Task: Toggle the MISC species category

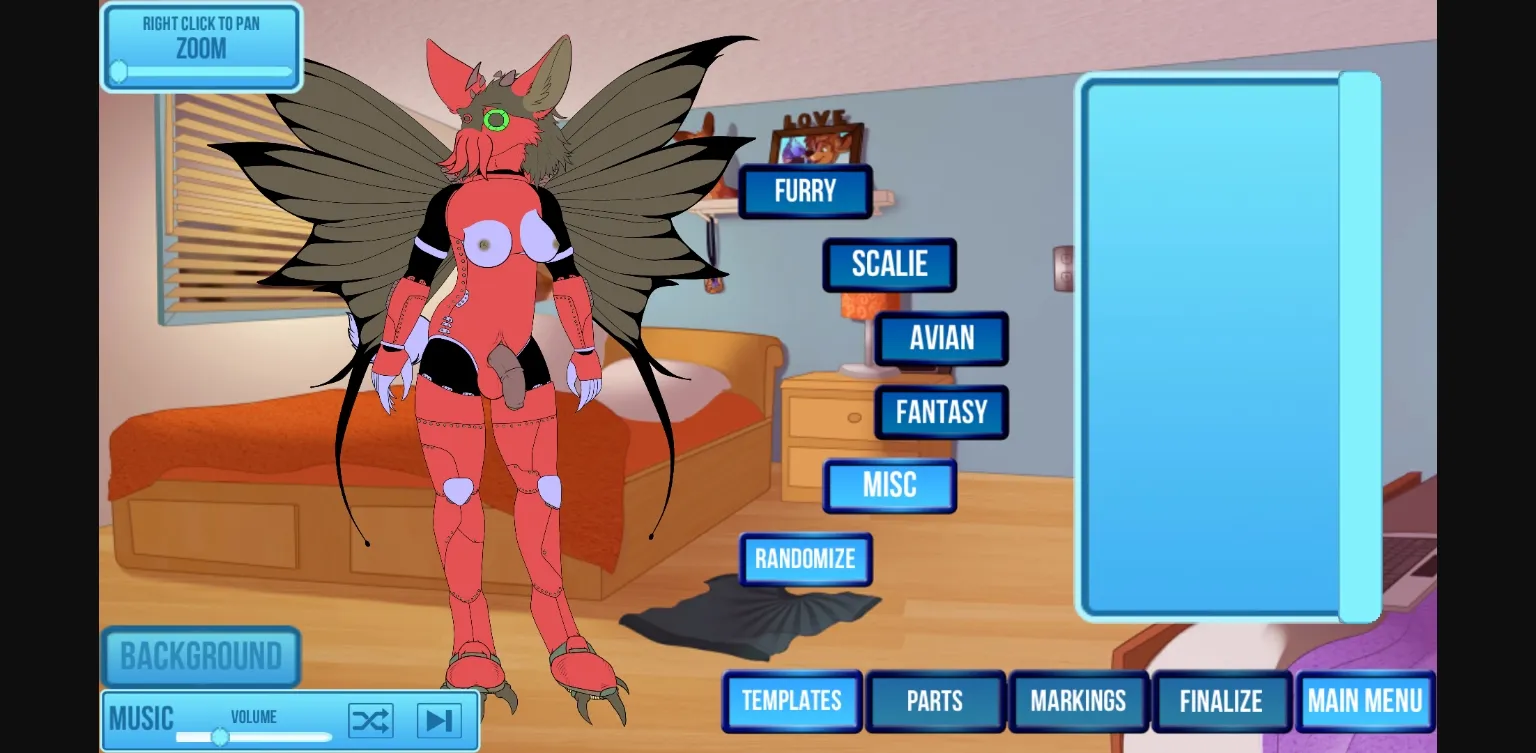Action: tap(889, 485)
